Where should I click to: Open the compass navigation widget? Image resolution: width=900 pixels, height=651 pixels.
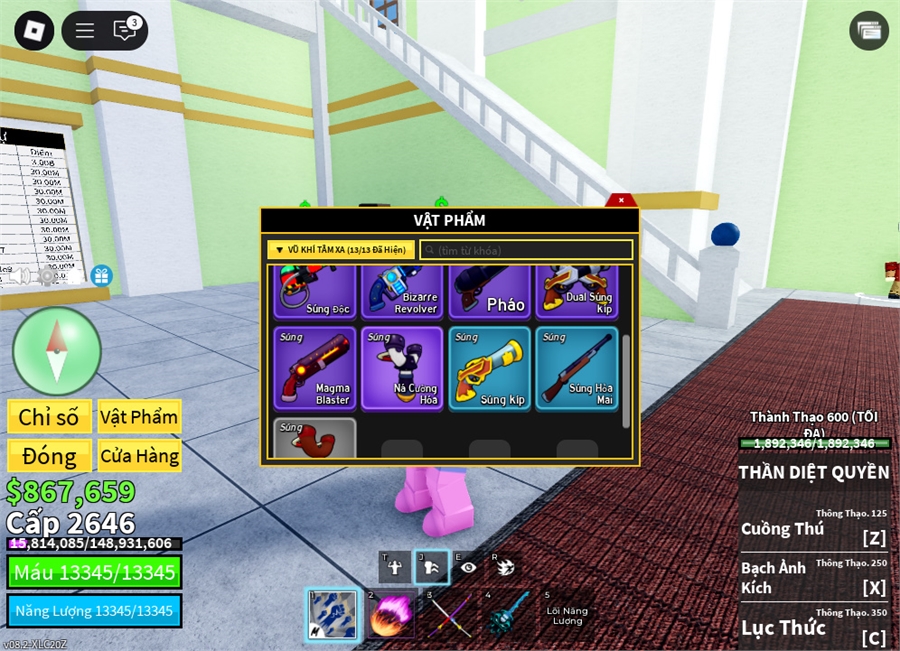(x=57, y=350)
